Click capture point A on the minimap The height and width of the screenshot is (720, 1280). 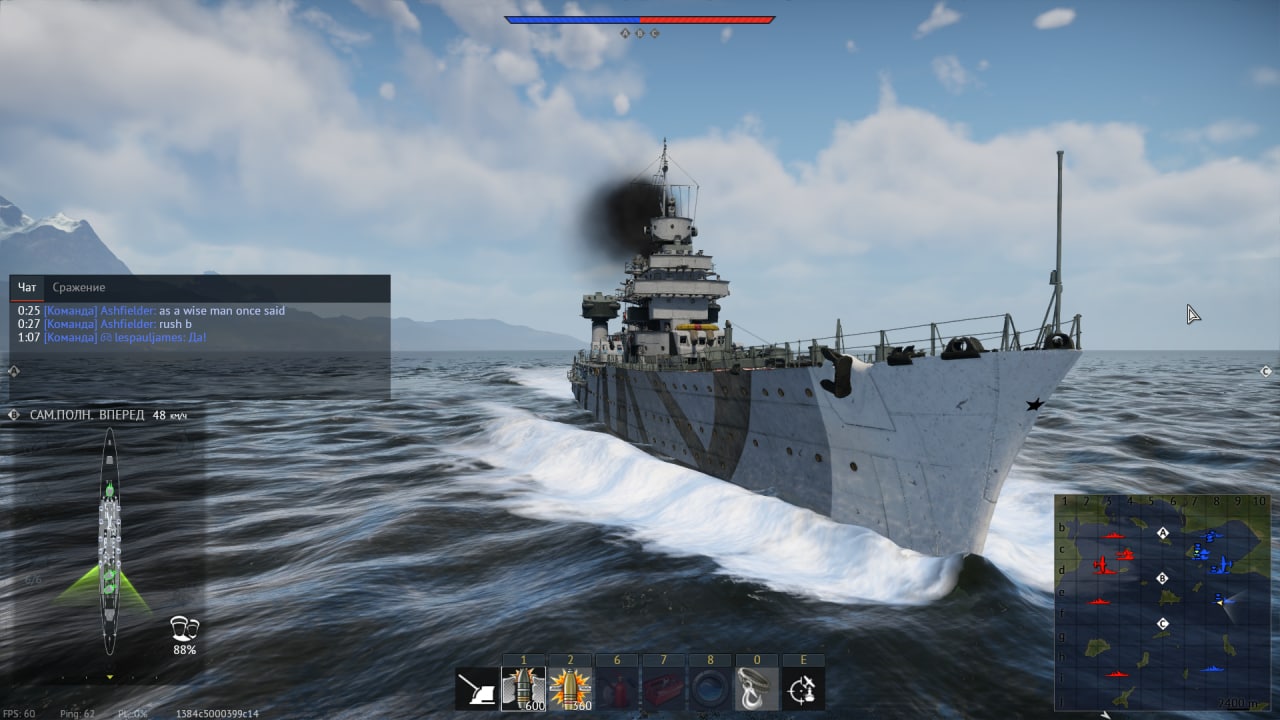1163,534
